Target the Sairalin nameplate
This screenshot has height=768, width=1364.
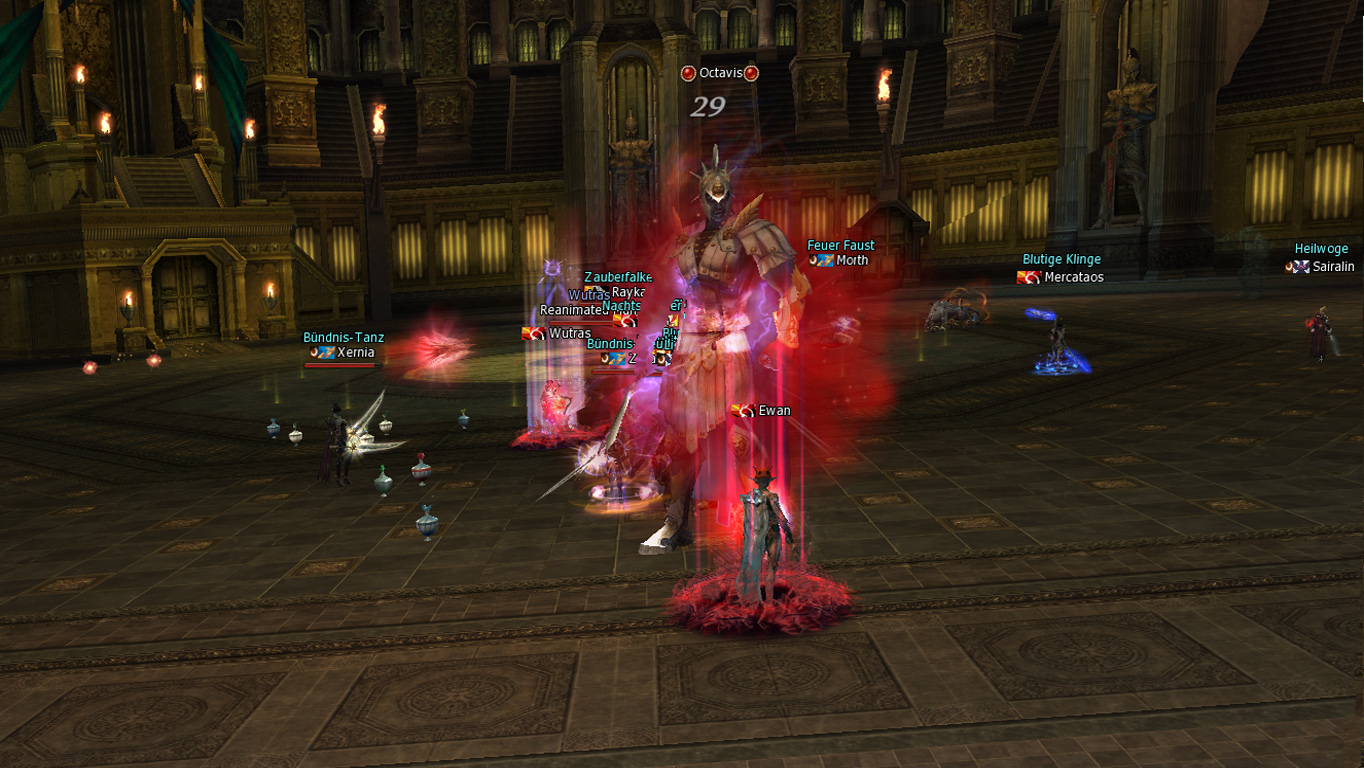(x=1333, y=267)
